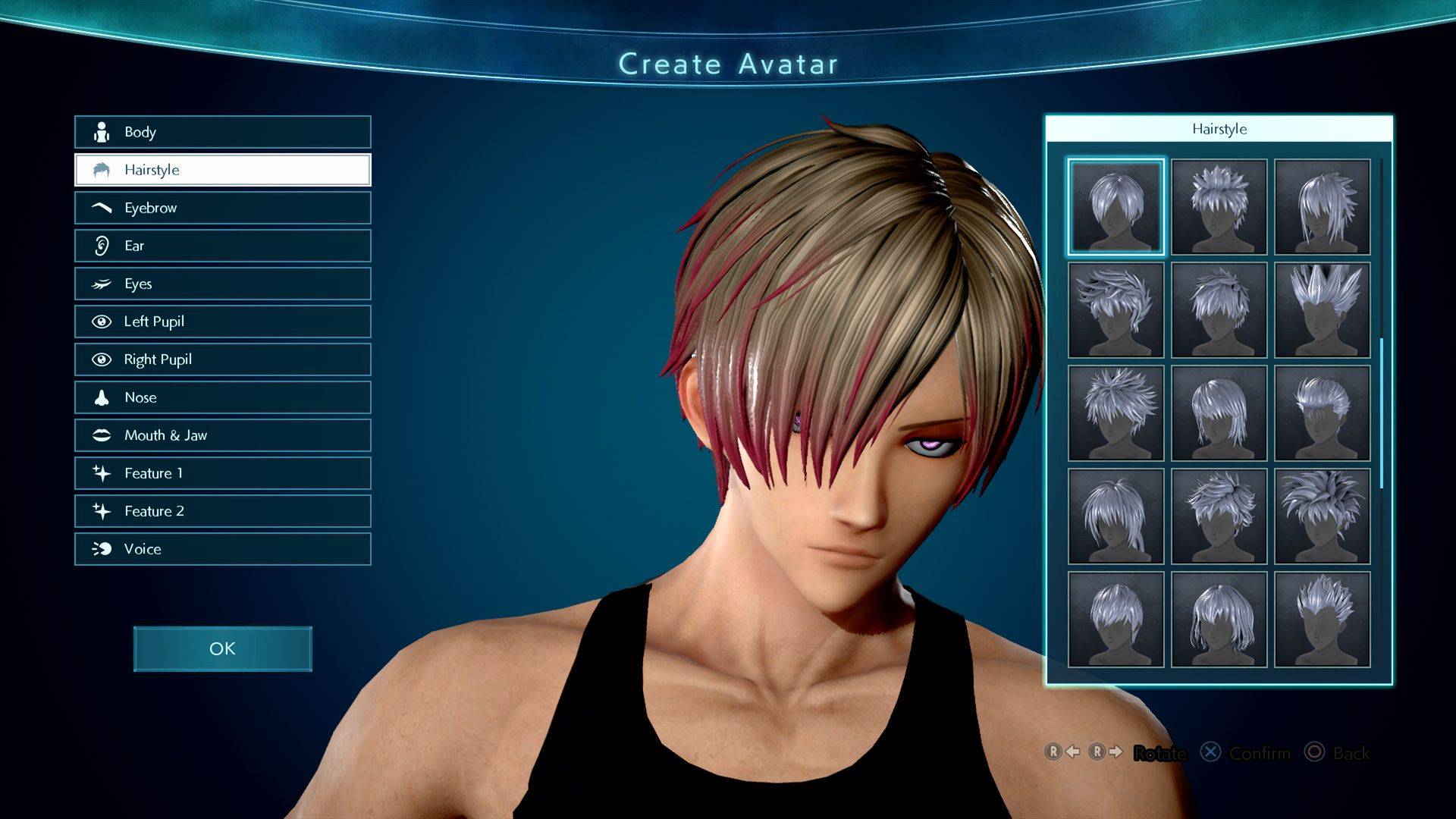This screenshot has width=1456, height=819.
Task: Select the Voice category
Action: click(222, 549)
